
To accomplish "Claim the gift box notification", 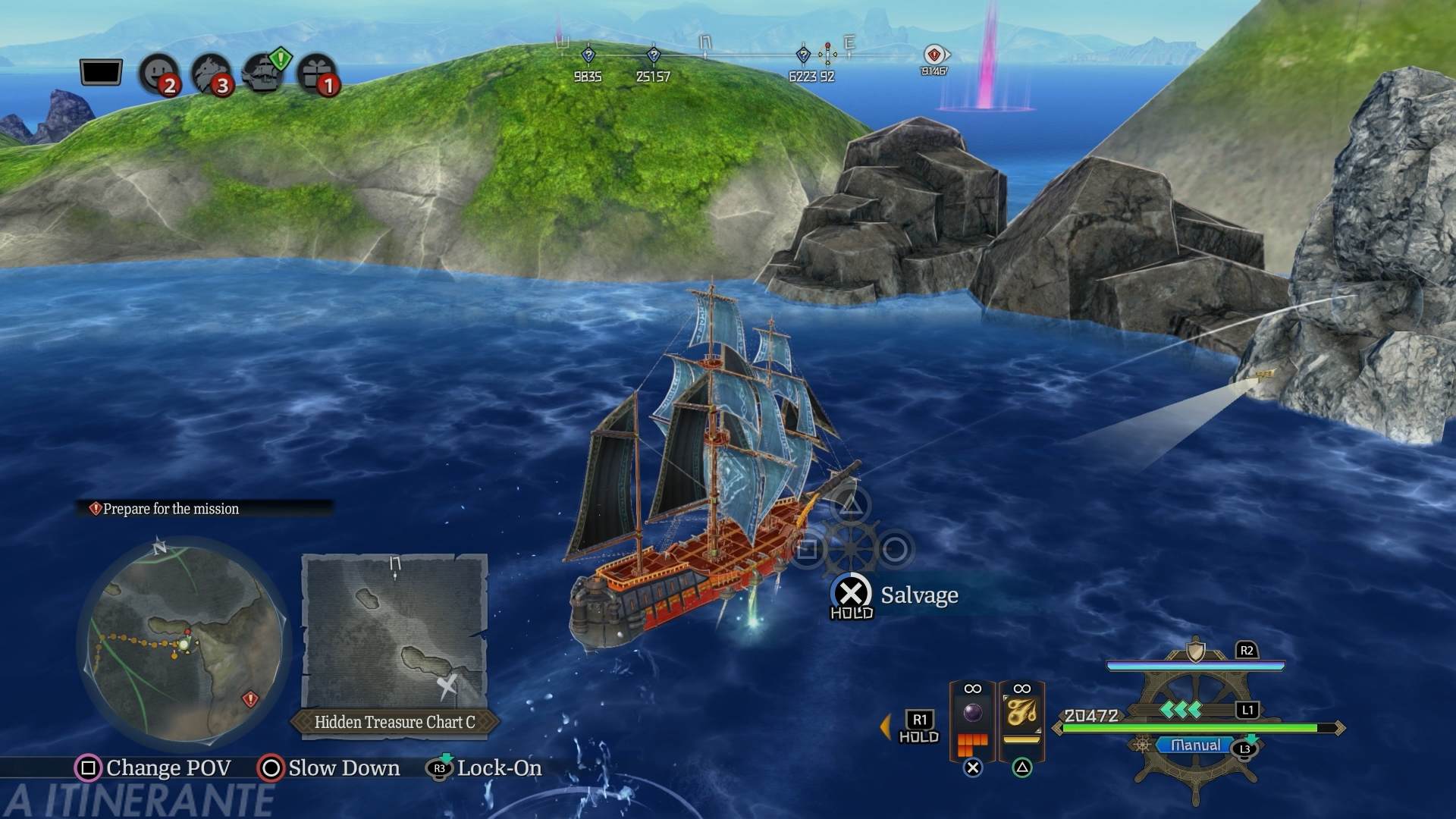I will pyautogui.click(x=317, y=74).
